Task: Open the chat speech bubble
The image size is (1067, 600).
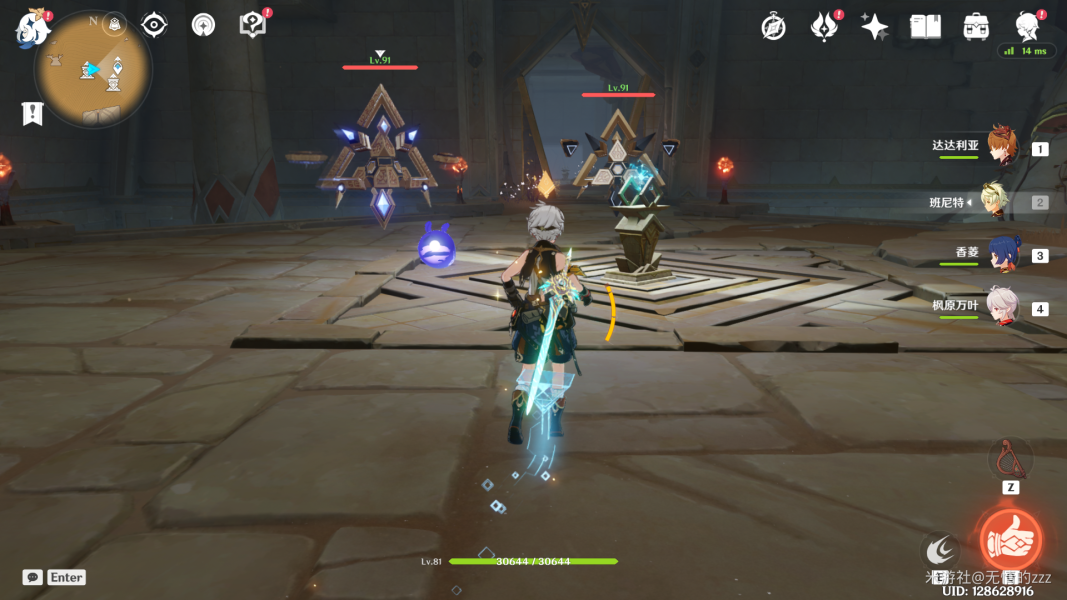Action: (32, 577)
